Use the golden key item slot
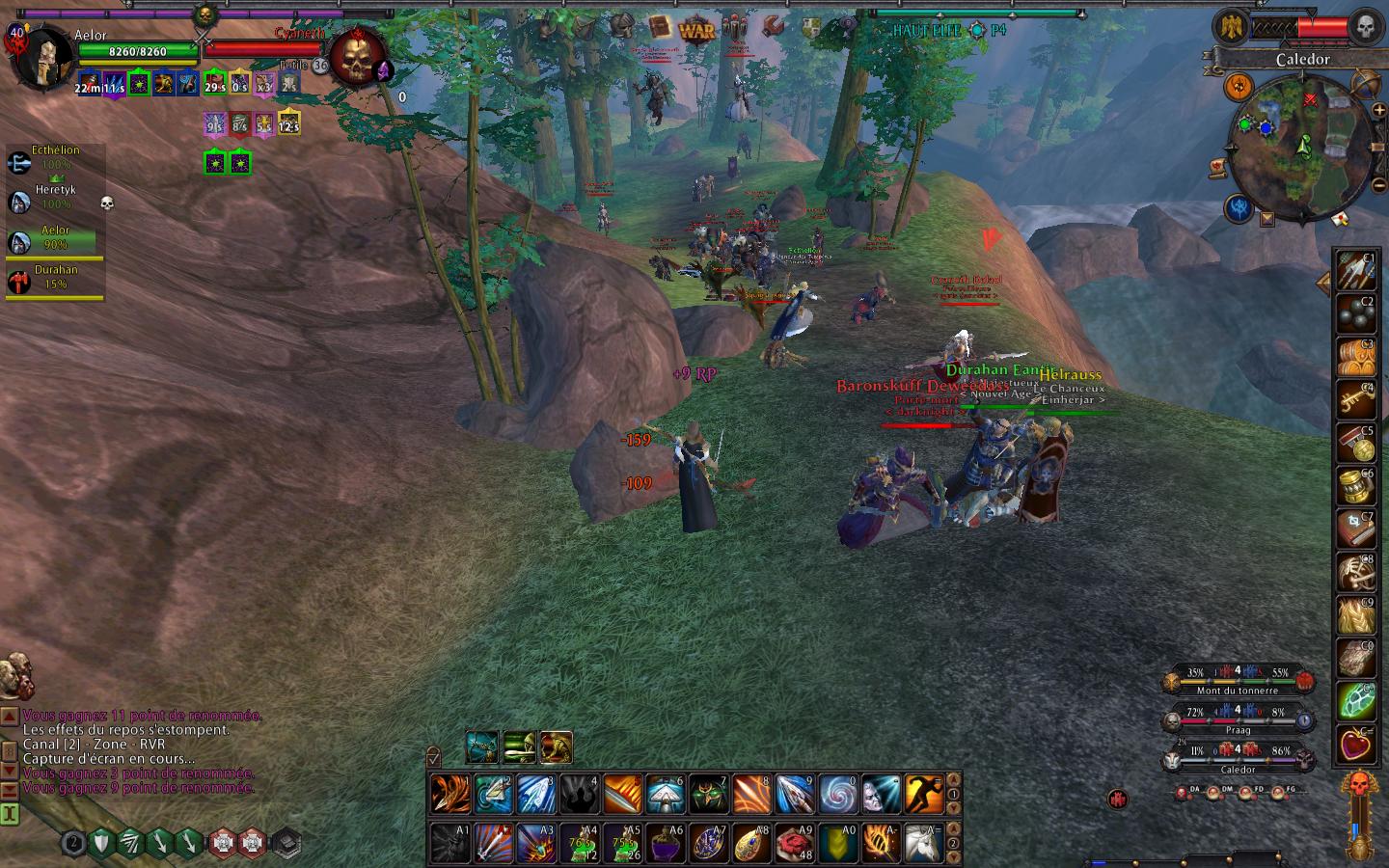Viewport: 1389px width, 868px height. (1355, 395)
